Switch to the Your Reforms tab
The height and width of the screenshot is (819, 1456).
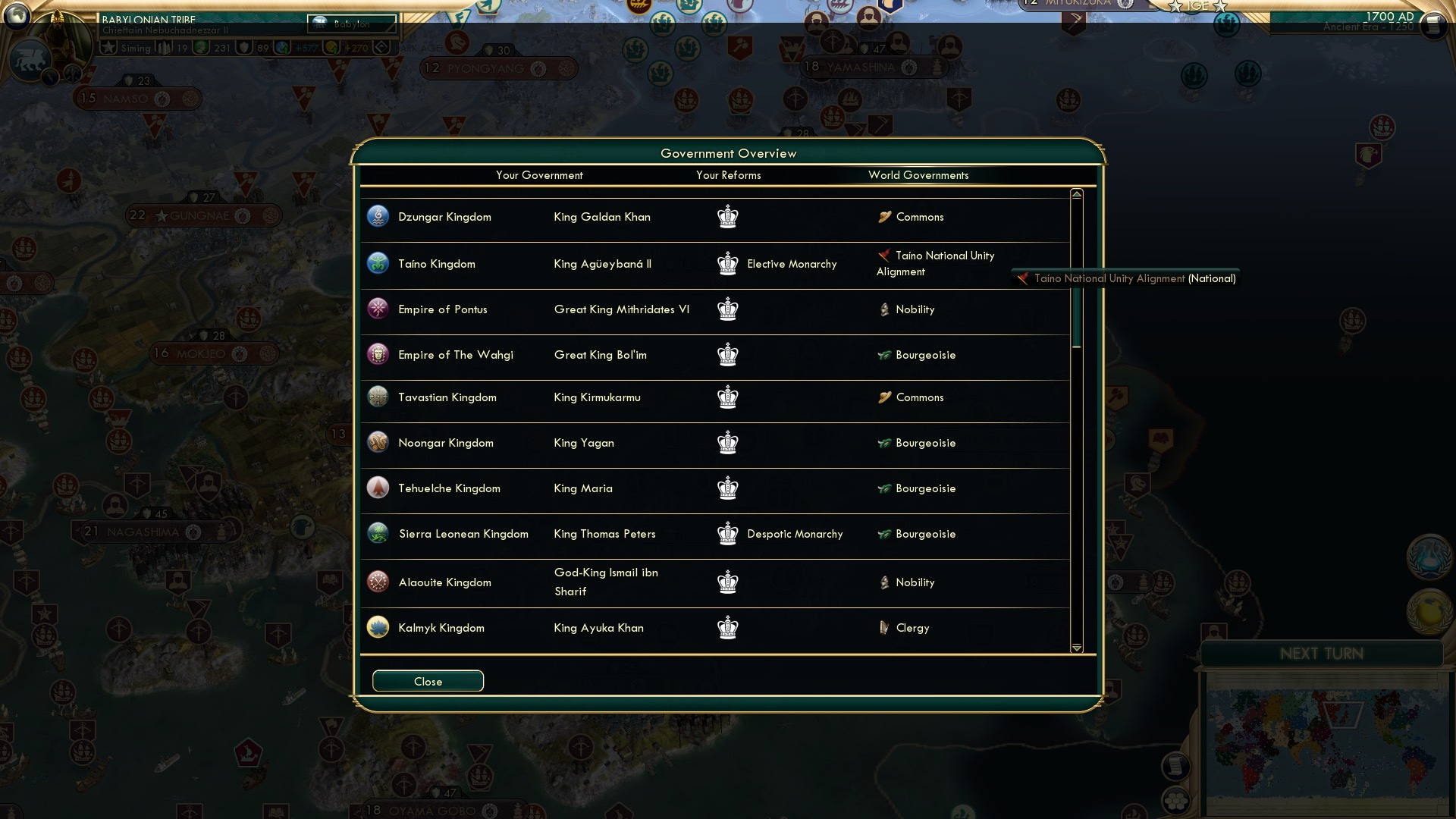(728, 175)
